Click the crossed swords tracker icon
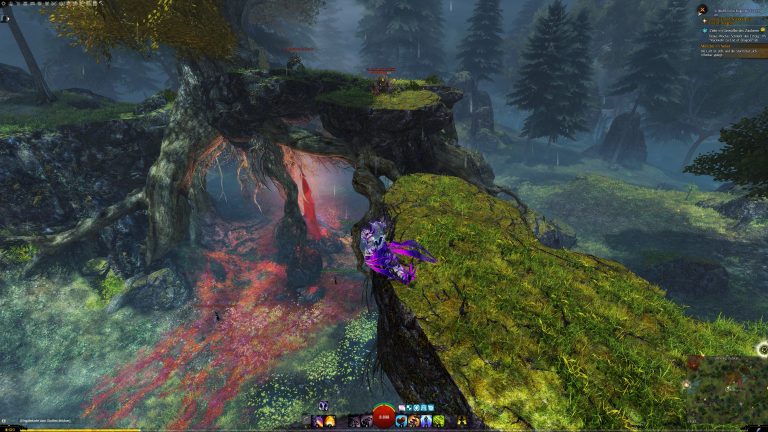Viewport: 768px width, 432px height. pos(703,10)
